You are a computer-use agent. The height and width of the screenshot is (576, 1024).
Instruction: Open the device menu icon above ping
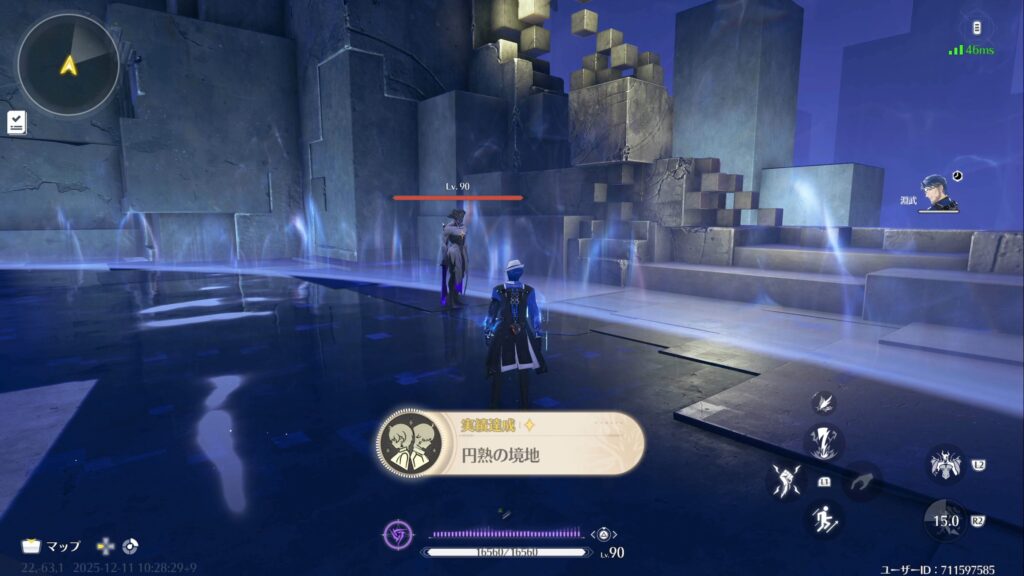click(976, 28)
